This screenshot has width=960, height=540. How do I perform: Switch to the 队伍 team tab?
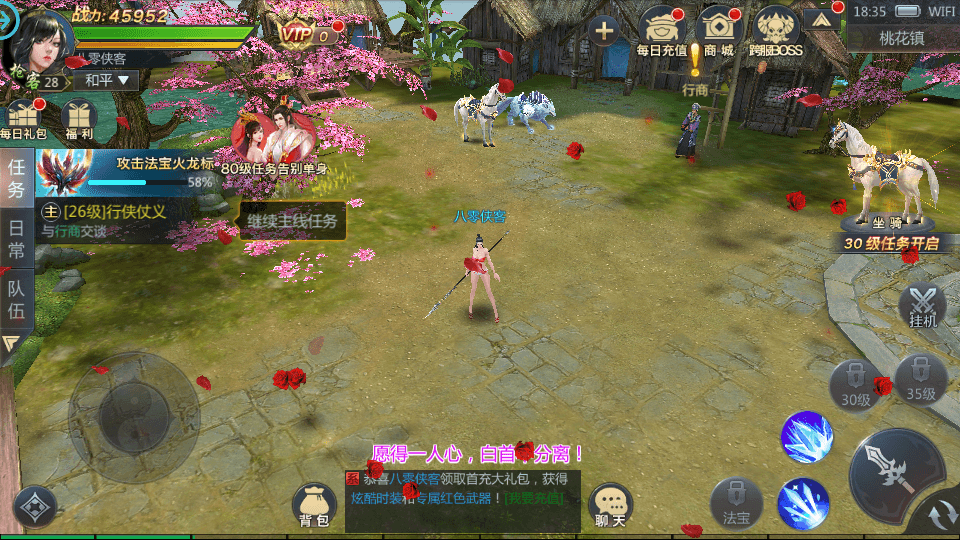point(17,300)
